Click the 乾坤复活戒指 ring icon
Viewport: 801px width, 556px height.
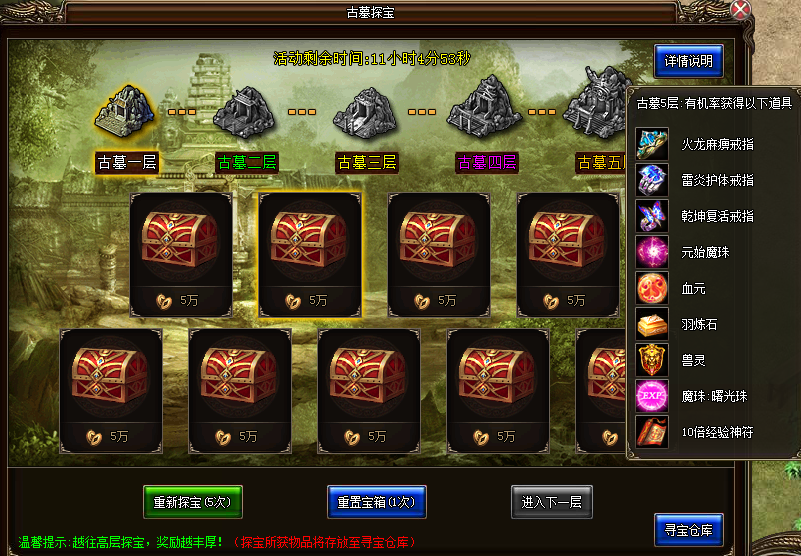coord(652,216)
